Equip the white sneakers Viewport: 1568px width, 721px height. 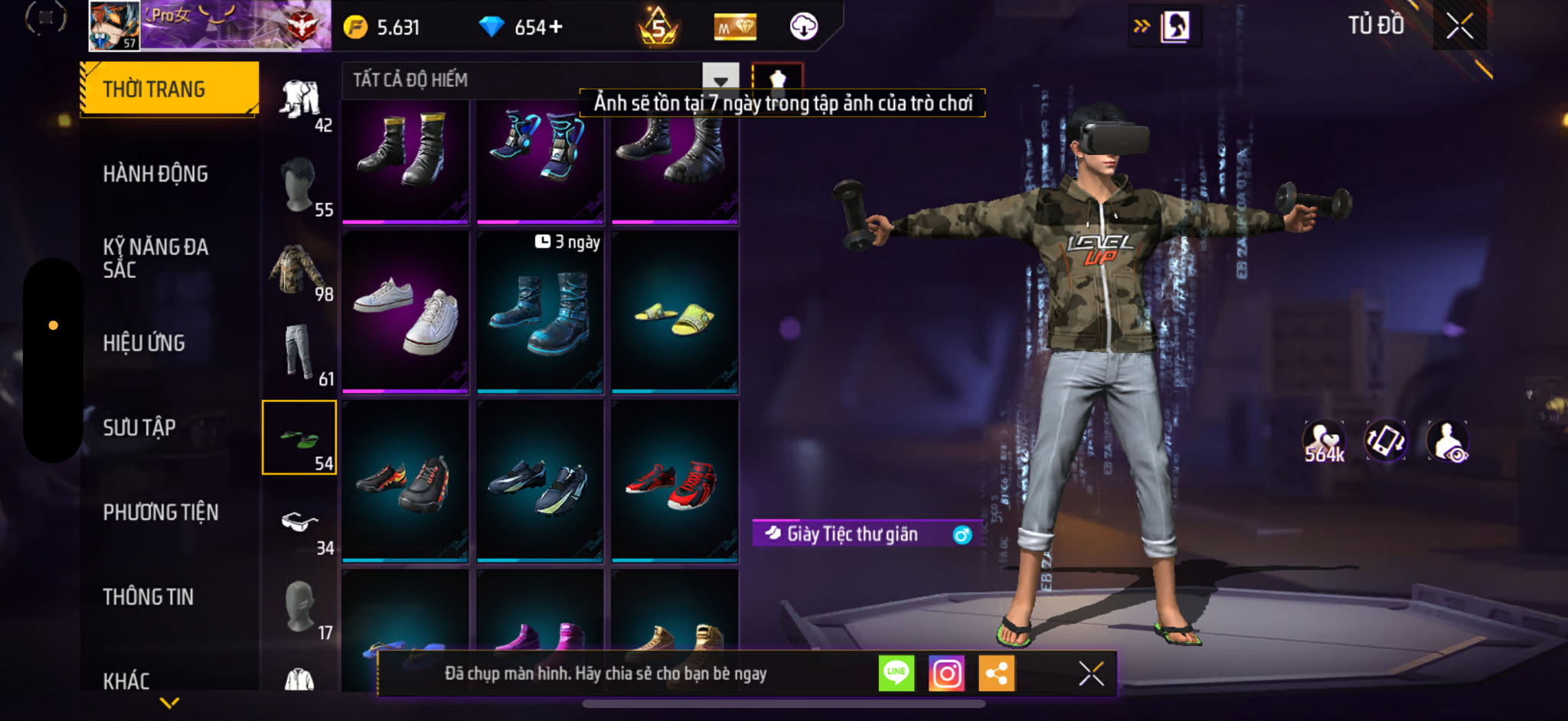pos(405,312)
